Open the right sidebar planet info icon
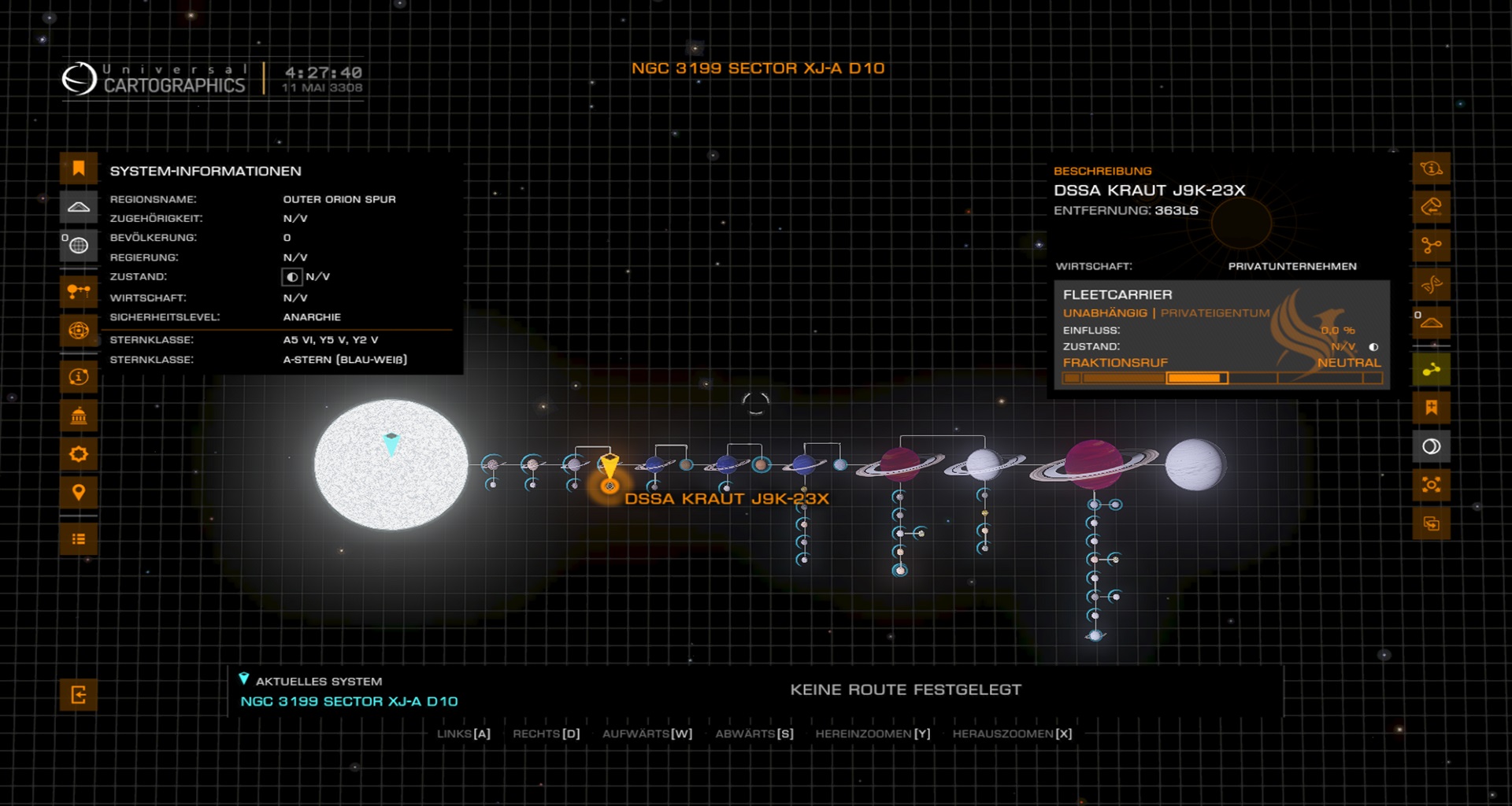Screen dimensions: 1512x806 point(1431,168)
